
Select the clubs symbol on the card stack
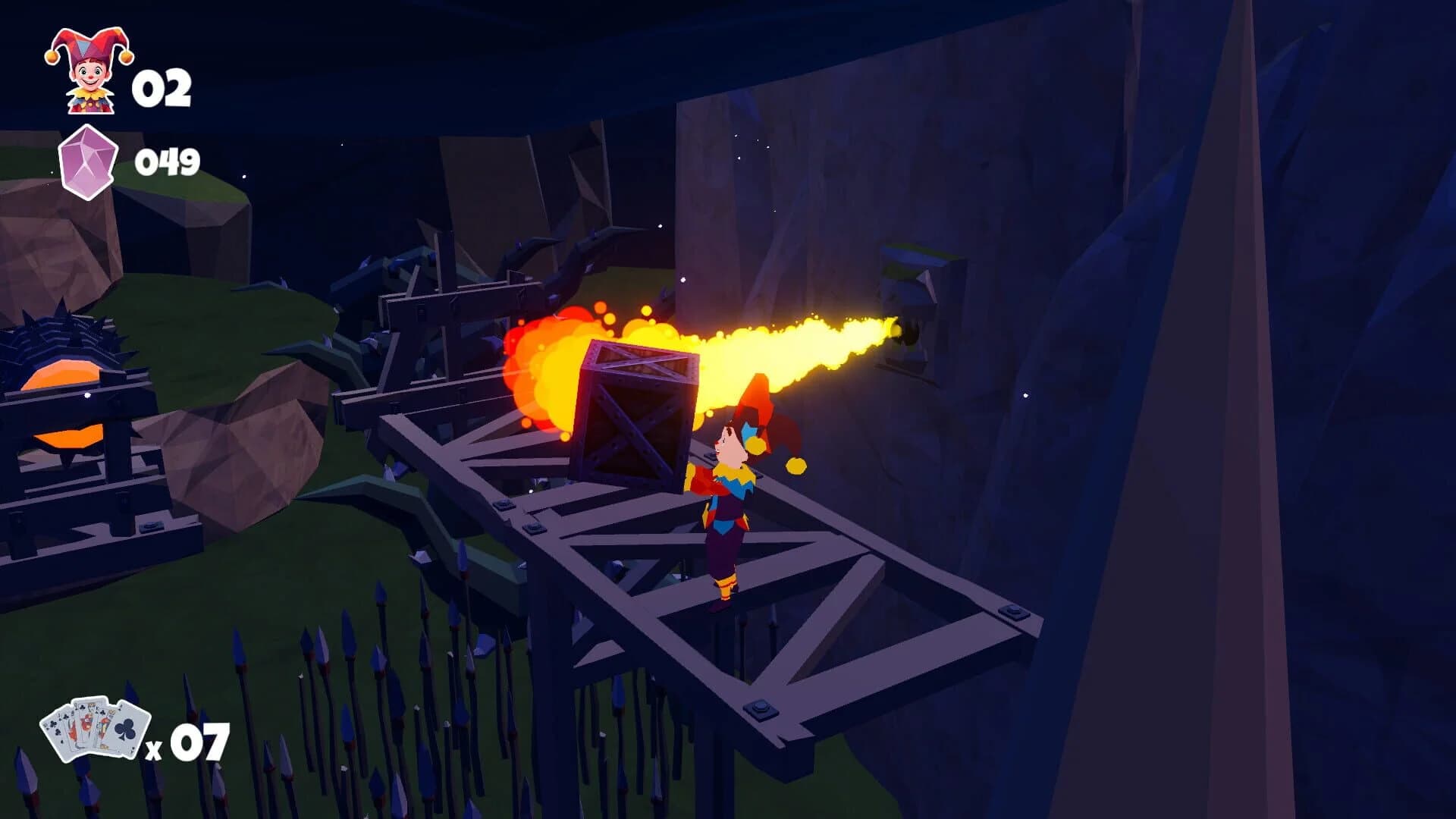pos(124,730)
